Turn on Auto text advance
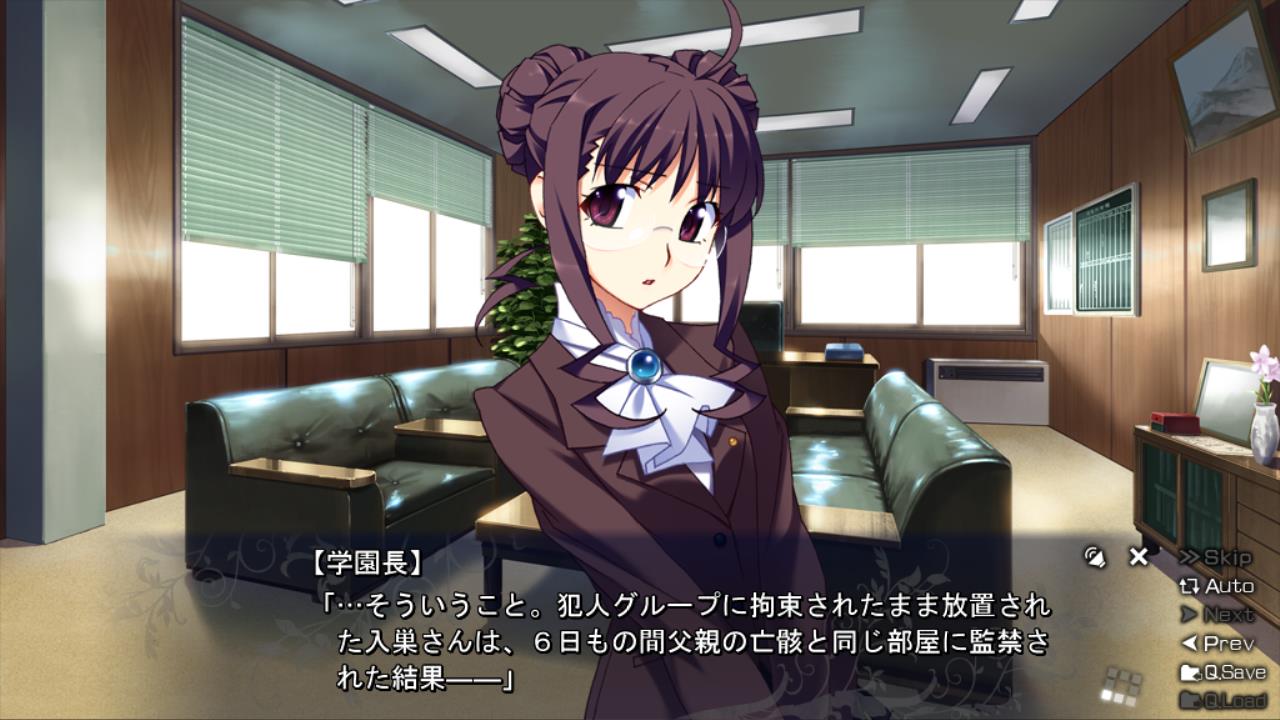Viewport: 1280px width, 720px height. coord(1217,586)
